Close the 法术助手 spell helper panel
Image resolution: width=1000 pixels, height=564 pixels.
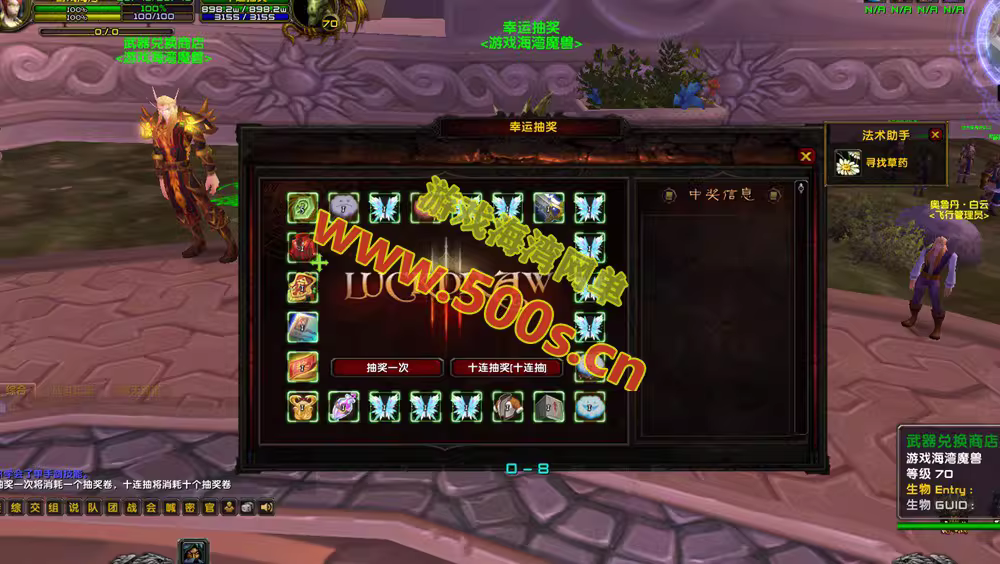coord(935,134)
